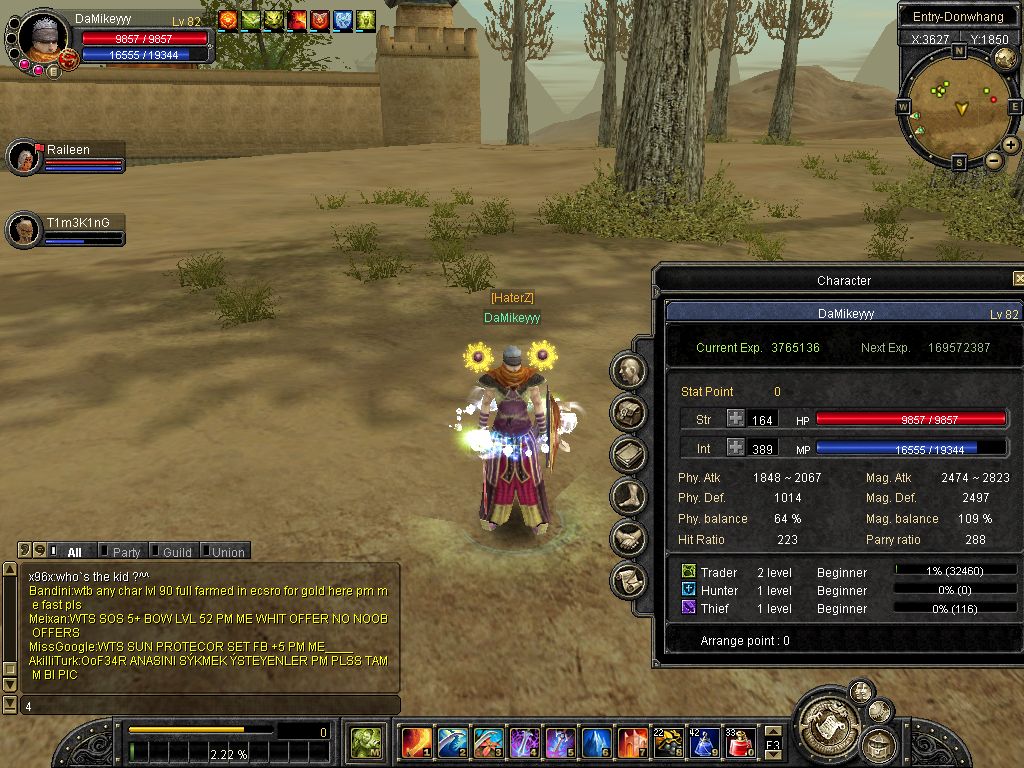The image size is (1024, 768).
Task: Add a point to Str
Action: click(735, 419)
